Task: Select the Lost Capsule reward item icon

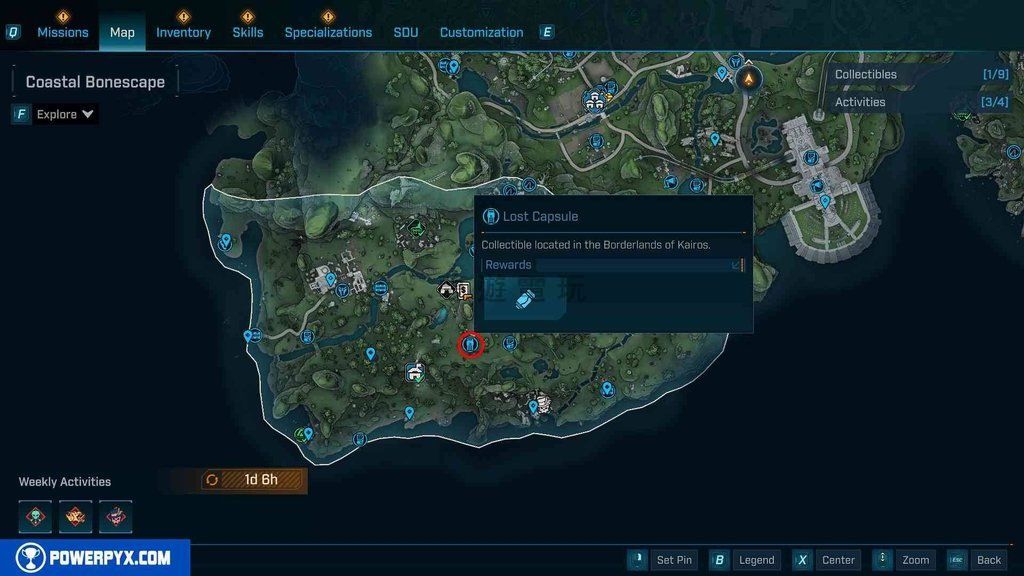Action: [x=523, y=301]
